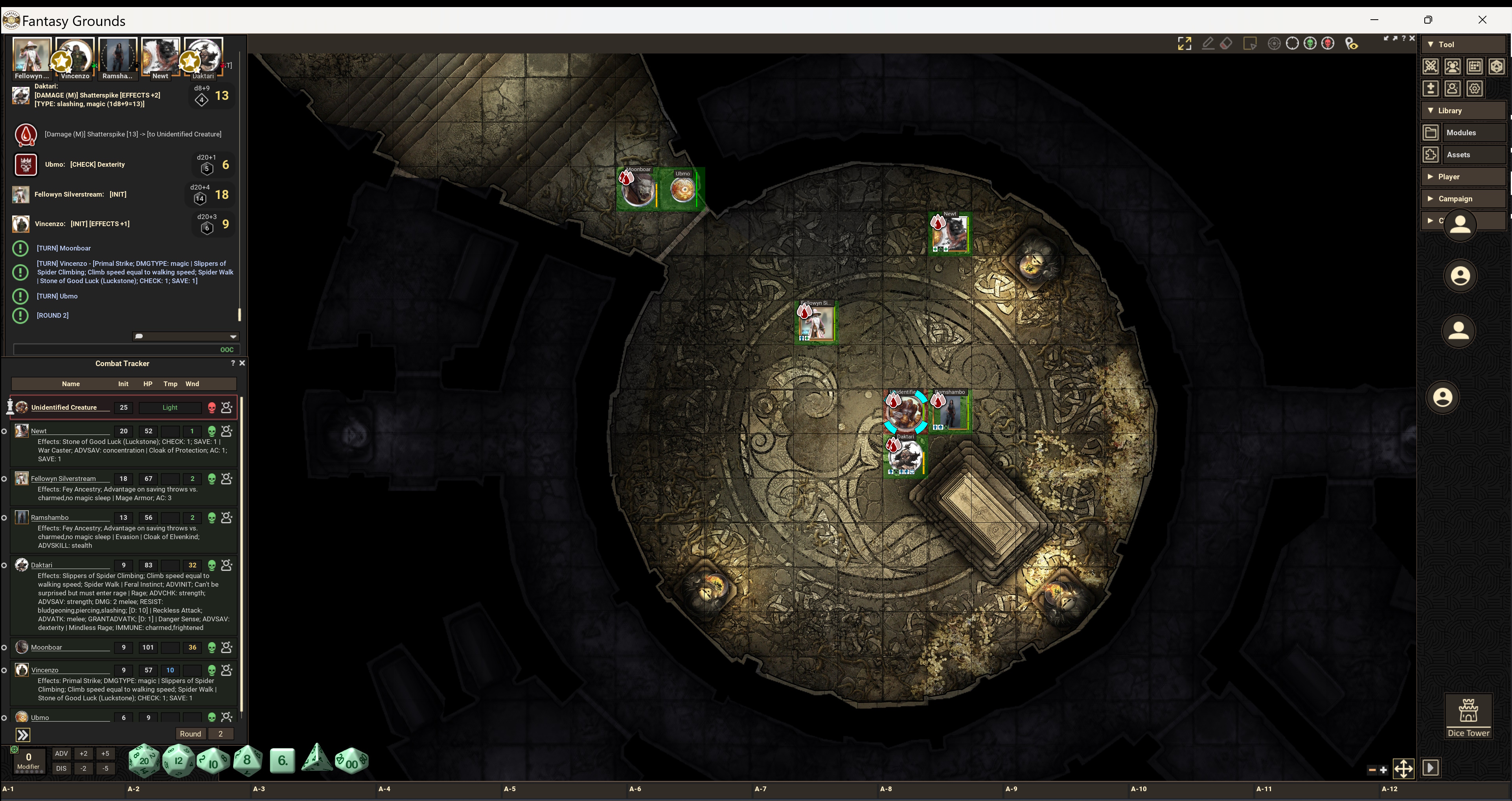Toggle the ADV modifier button
Viewport: 1512px width, 801px height.
62,753
